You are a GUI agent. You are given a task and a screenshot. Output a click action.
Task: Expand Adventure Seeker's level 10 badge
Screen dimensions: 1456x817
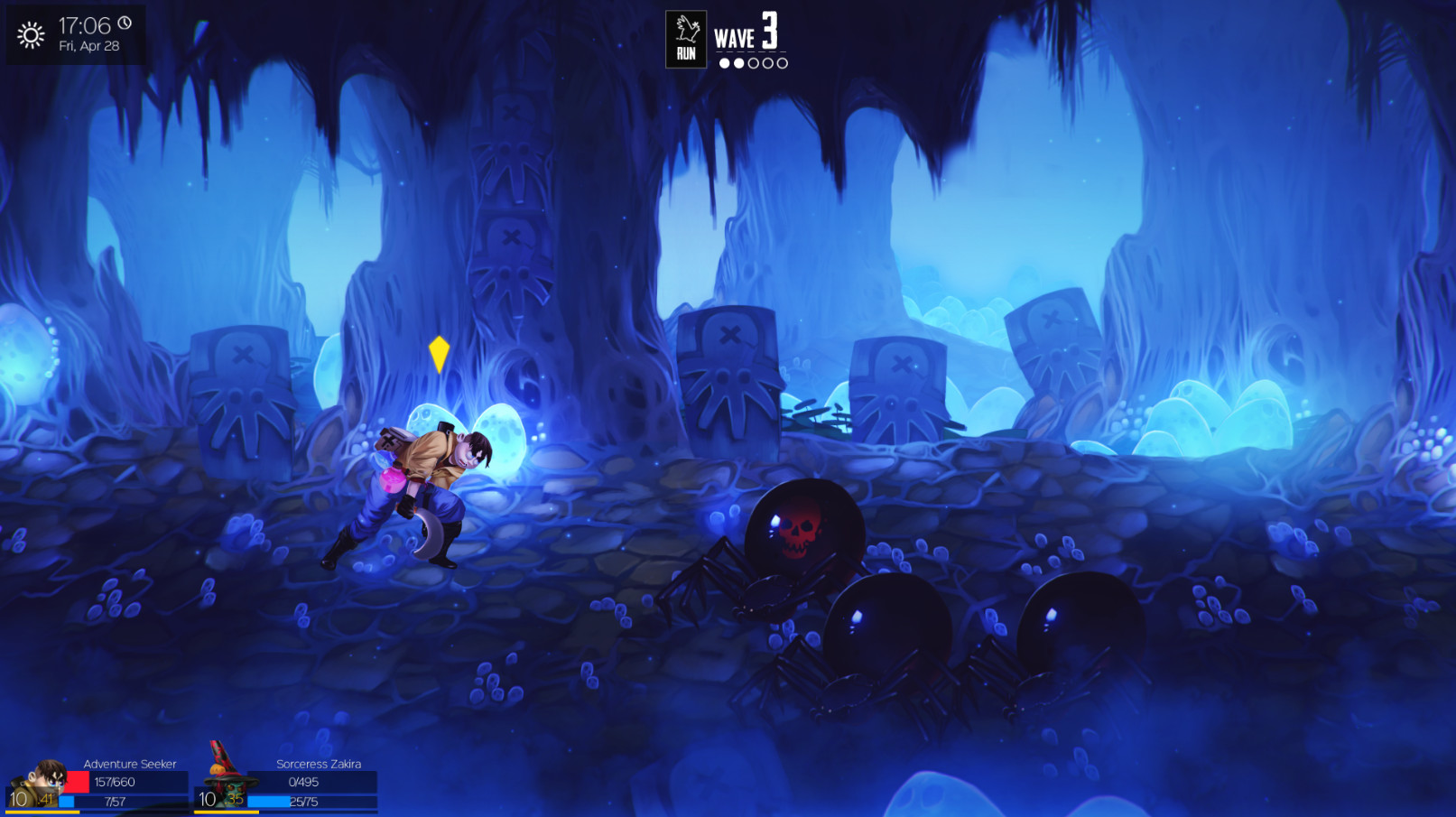point(21,800)
